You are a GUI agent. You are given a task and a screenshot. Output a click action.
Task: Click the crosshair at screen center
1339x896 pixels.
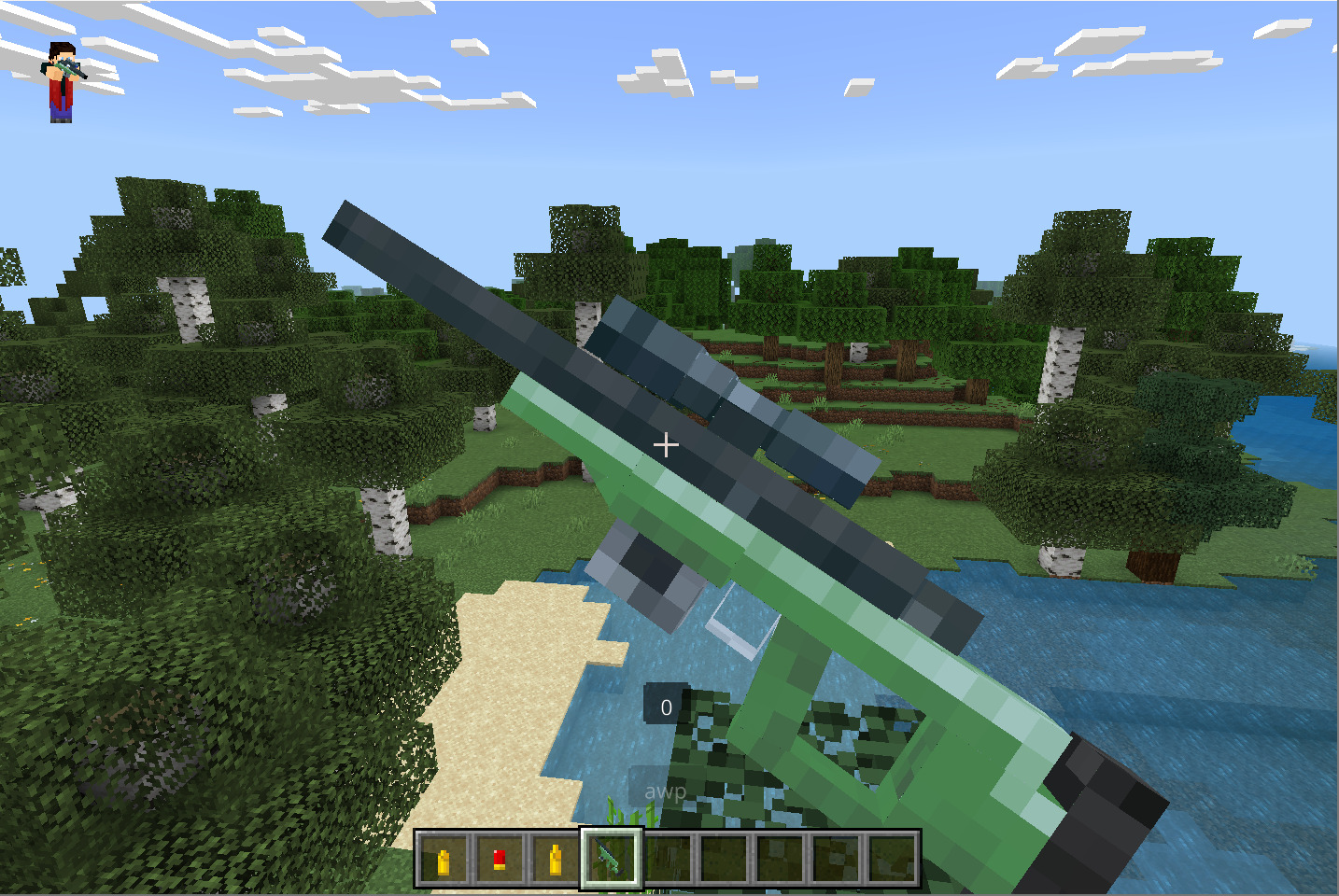tap(666, 445)
